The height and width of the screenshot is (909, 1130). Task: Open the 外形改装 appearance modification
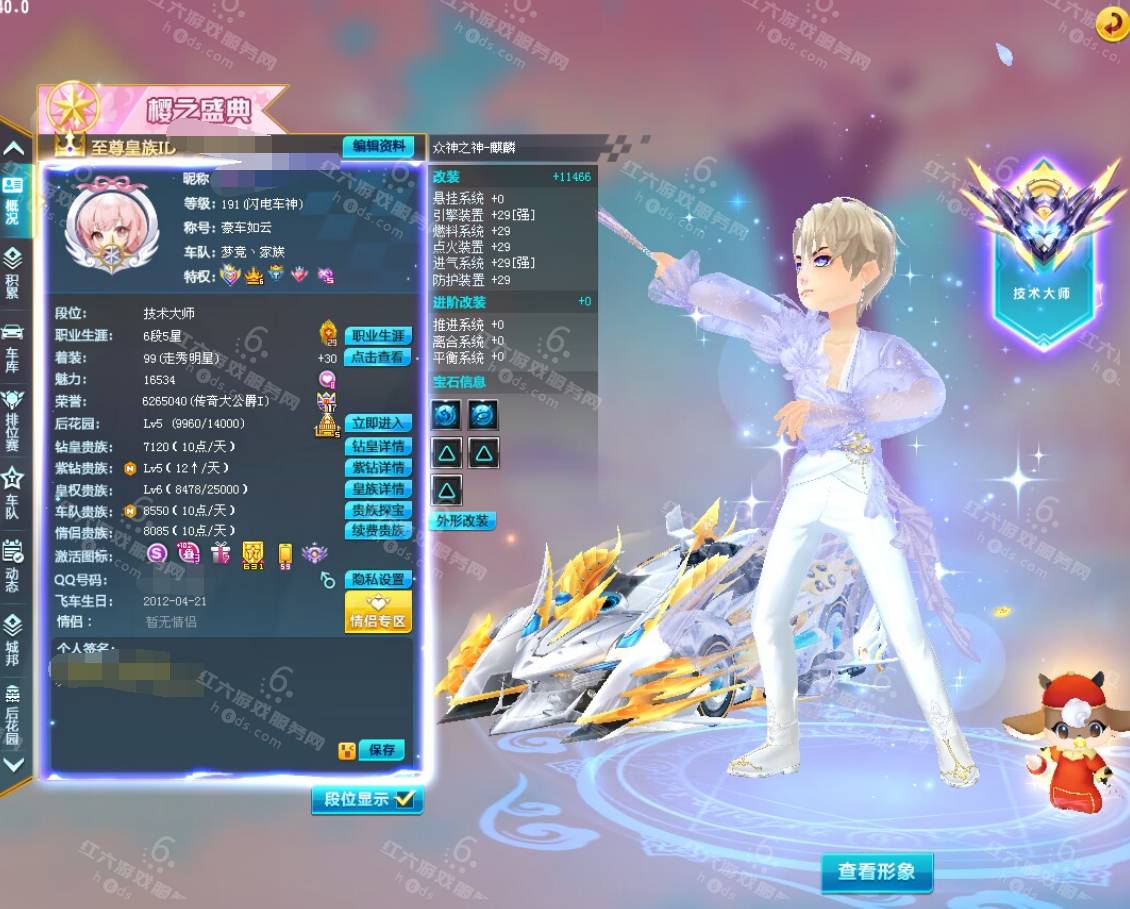tap(463, 521)
